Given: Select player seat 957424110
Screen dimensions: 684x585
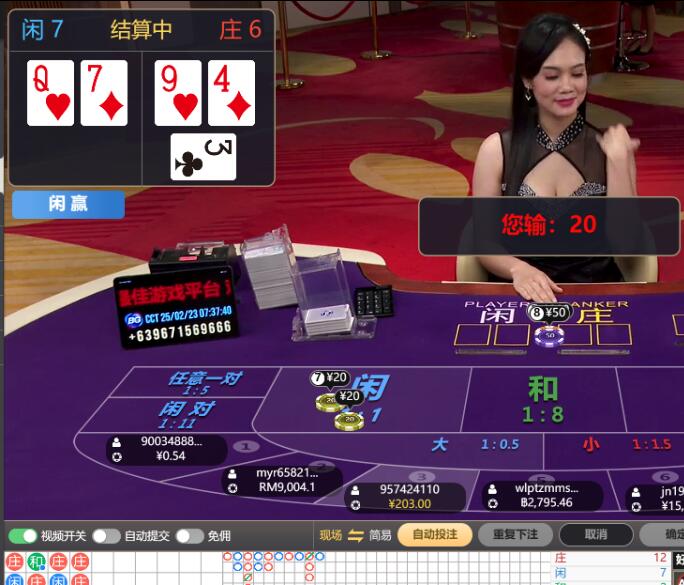Looking at the screenshot, I should click(405, 497).
